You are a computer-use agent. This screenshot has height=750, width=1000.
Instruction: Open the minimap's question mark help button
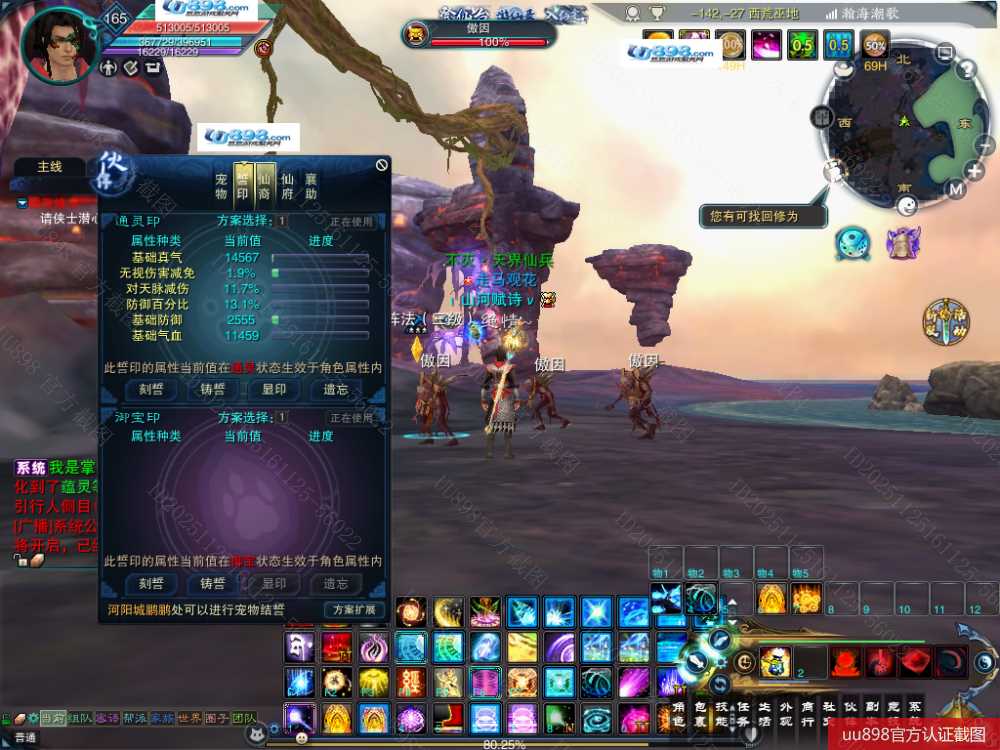pos(967,70)
